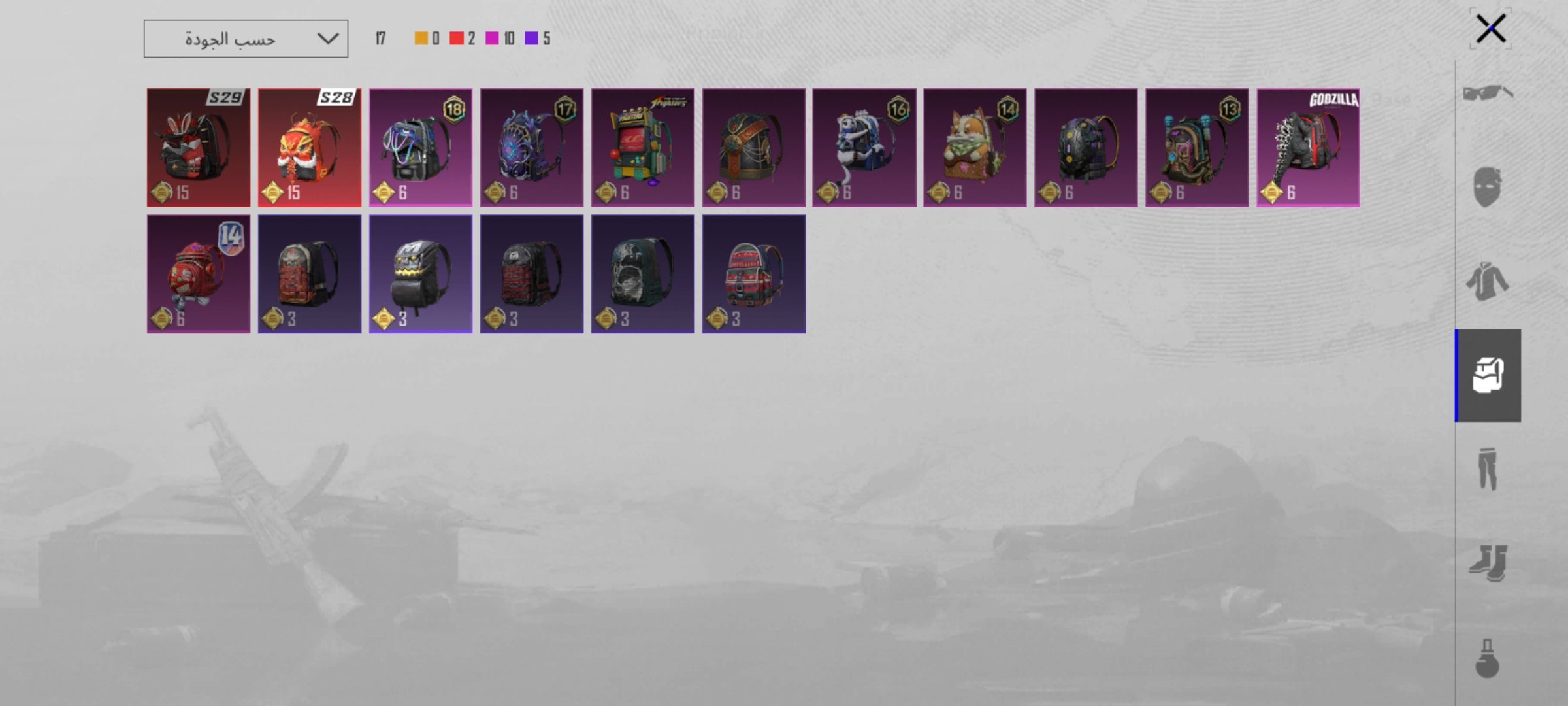The width and height of the screenshot is (1568, 706).
Task: Switch to the jacket outfits tab
Action: click(x=1488, y=282)
